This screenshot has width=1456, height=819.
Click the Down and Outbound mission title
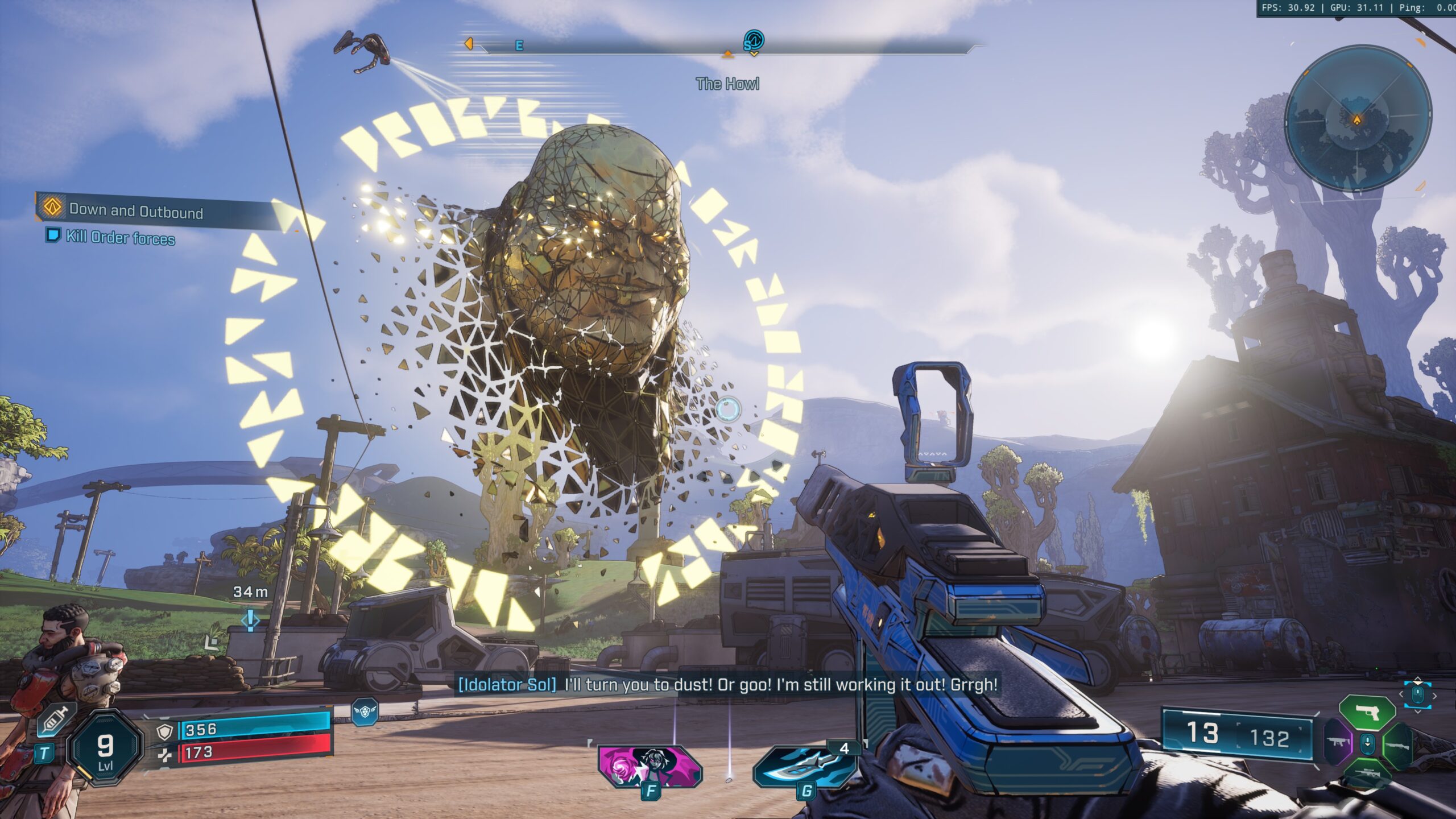point(136,210)
